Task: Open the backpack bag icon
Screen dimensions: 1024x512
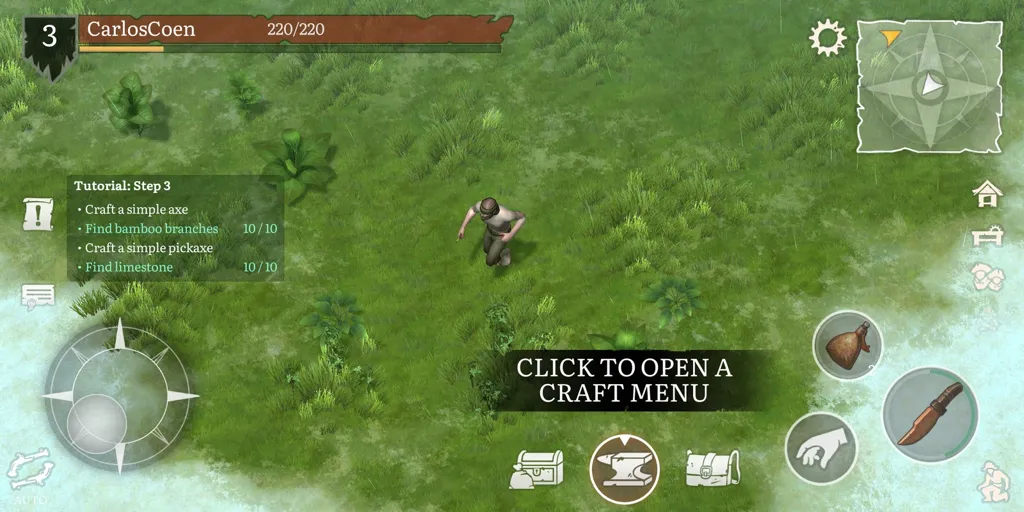Action: [x=711, y=468]
